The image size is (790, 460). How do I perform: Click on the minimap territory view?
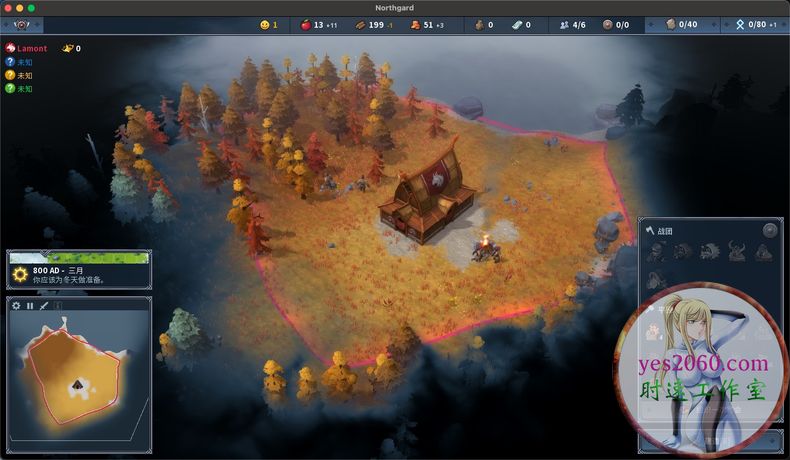click(78, 377)
